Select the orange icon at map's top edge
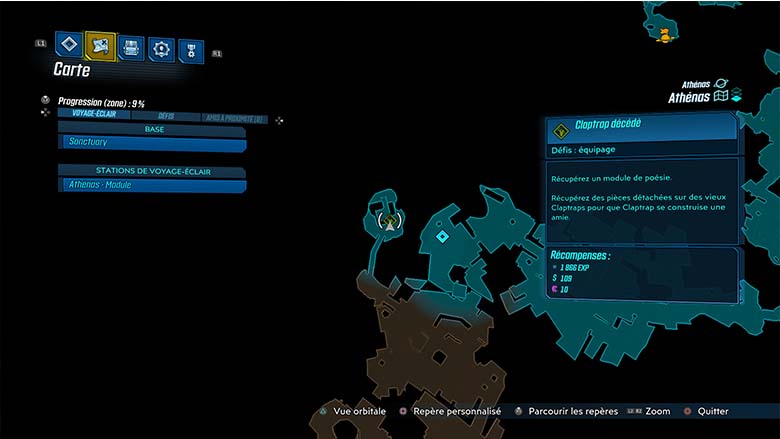 tap(663, 35)
